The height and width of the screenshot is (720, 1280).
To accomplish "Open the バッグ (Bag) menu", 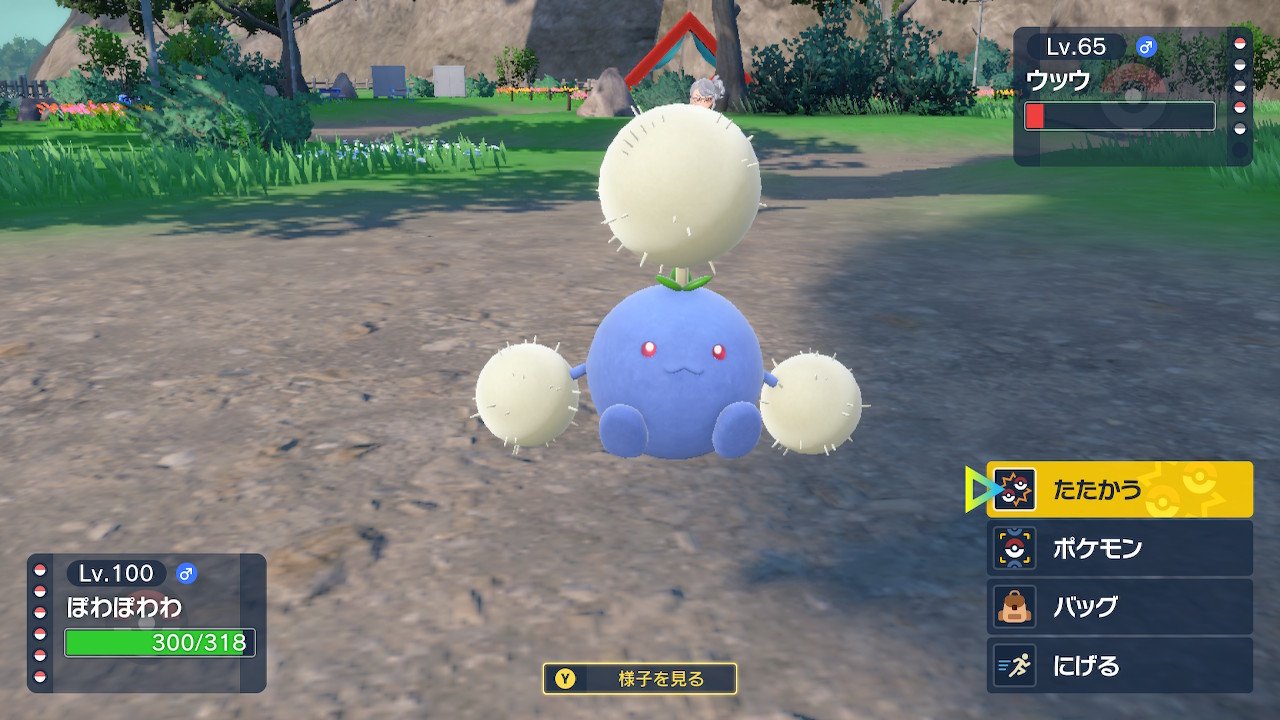I will click(1119, 607).
